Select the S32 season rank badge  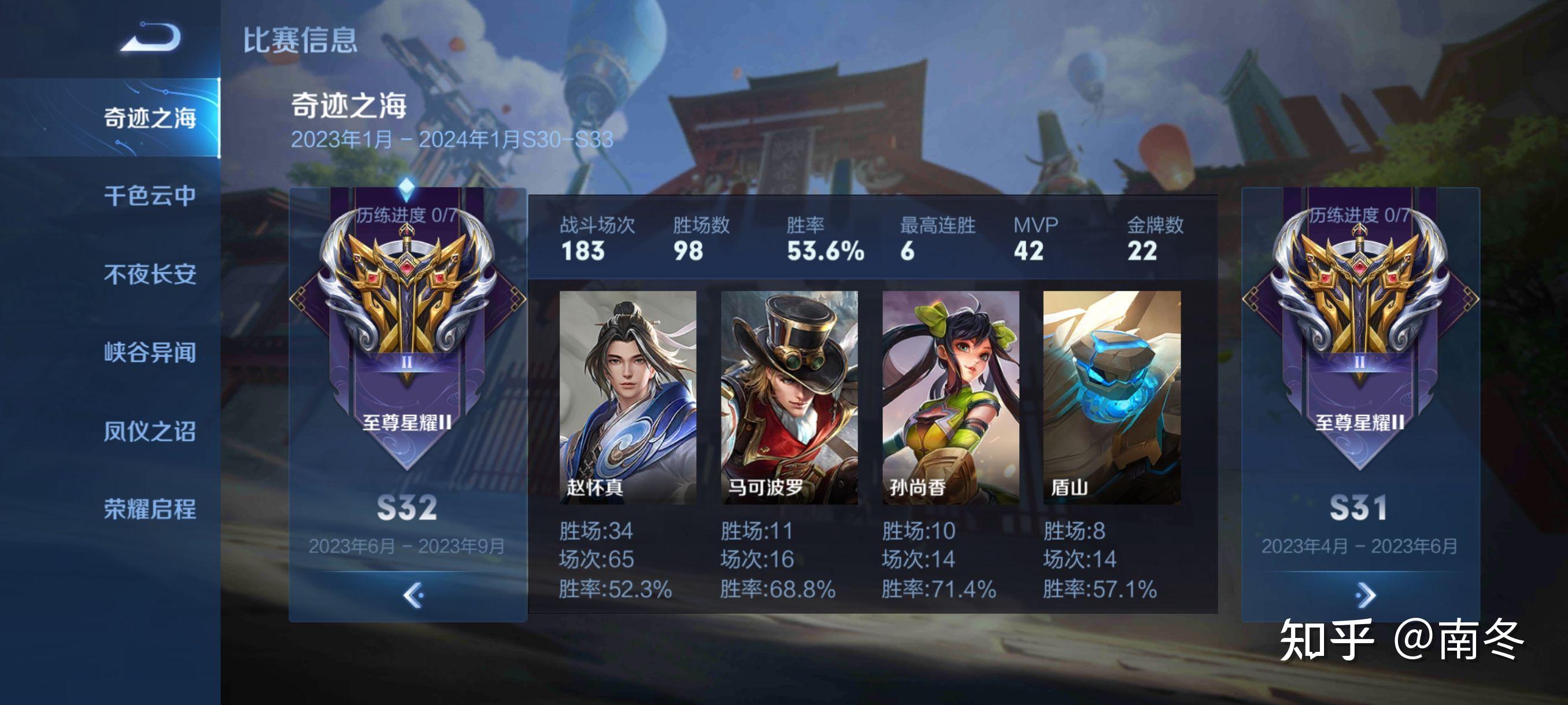coord(406,316)
